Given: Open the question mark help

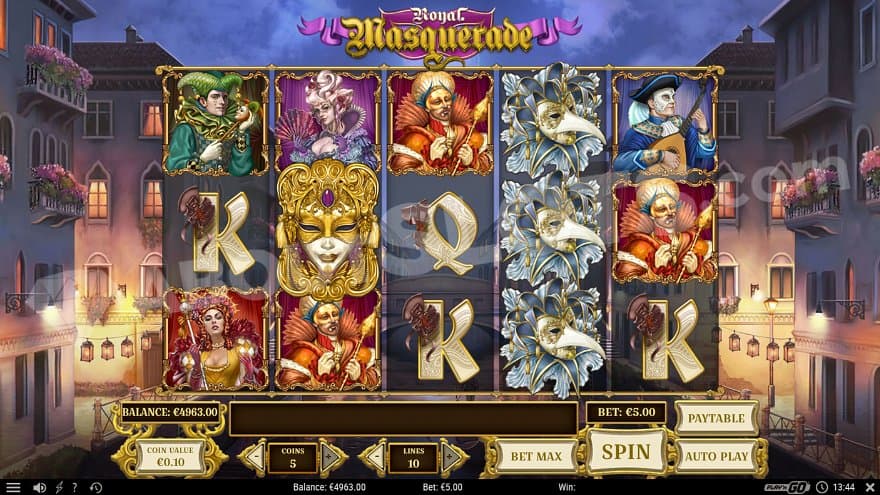Looking at the screenshot, I should click(x=76, y=487).
